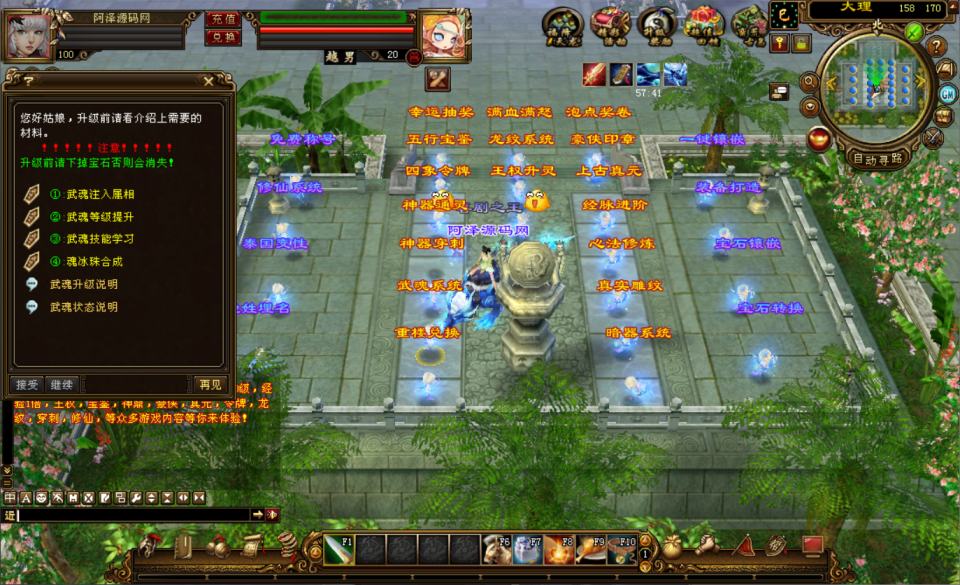
Task: Close the NPC dialogue window
Action: [208, 81]
